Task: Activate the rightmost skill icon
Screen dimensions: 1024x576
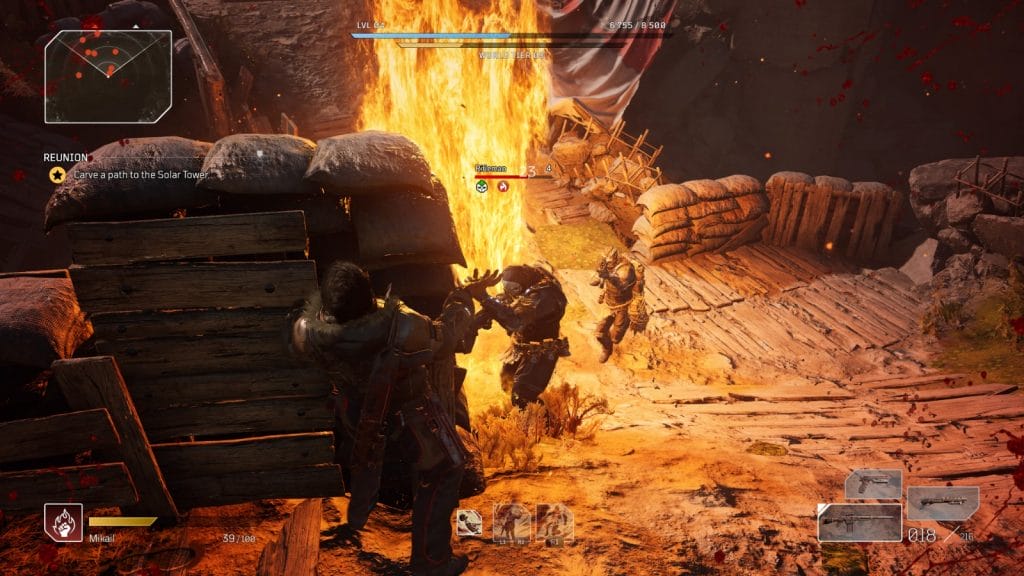Action: tap(554, 522)
